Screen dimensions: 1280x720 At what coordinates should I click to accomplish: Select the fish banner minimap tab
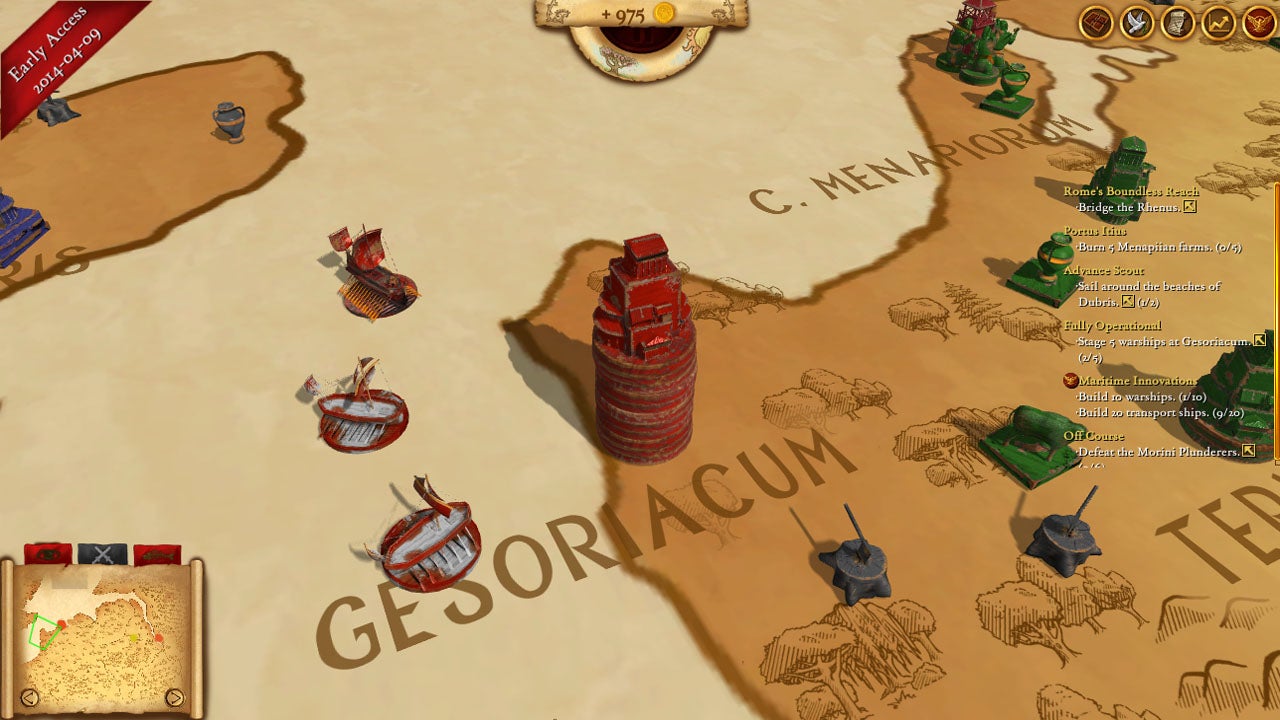(x=156, y=554)
